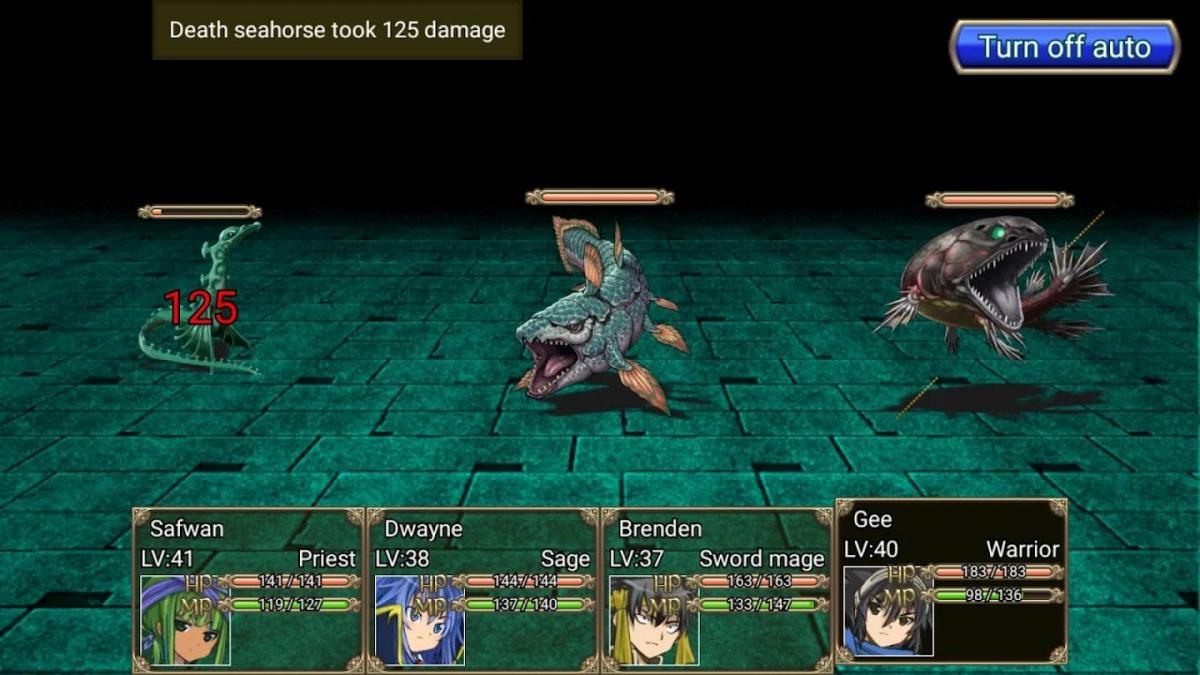Viewport: 1200px width, 675px height.
Task: Select Gee the Warrior's party panel
Action: (951, 581)
